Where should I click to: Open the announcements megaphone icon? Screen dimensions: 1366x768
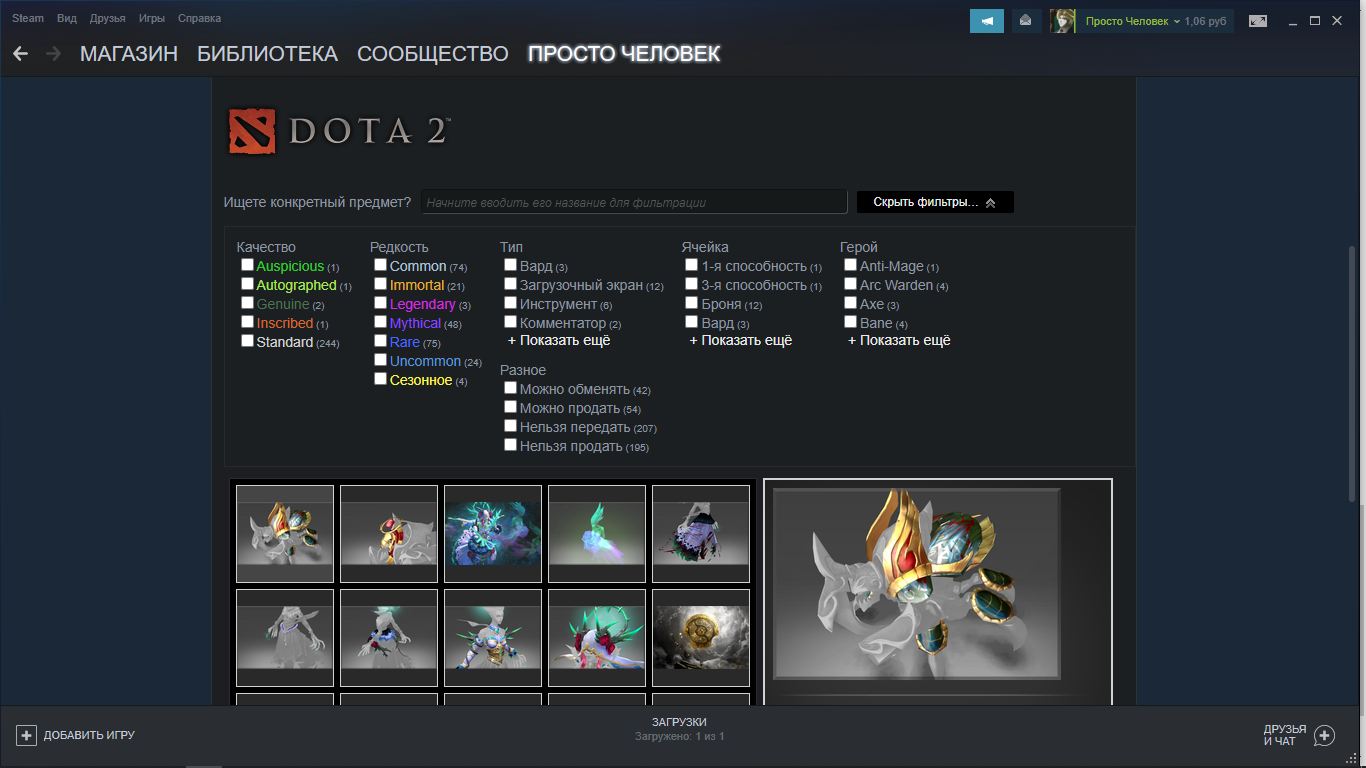(986, 20)
